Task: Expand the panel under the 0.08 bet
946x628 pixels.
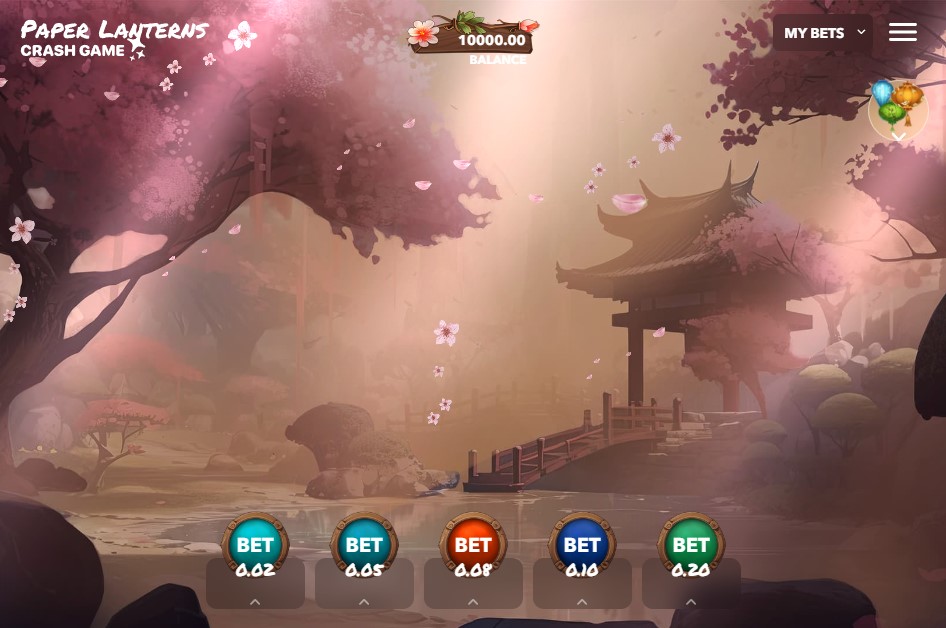Action: 473,601
